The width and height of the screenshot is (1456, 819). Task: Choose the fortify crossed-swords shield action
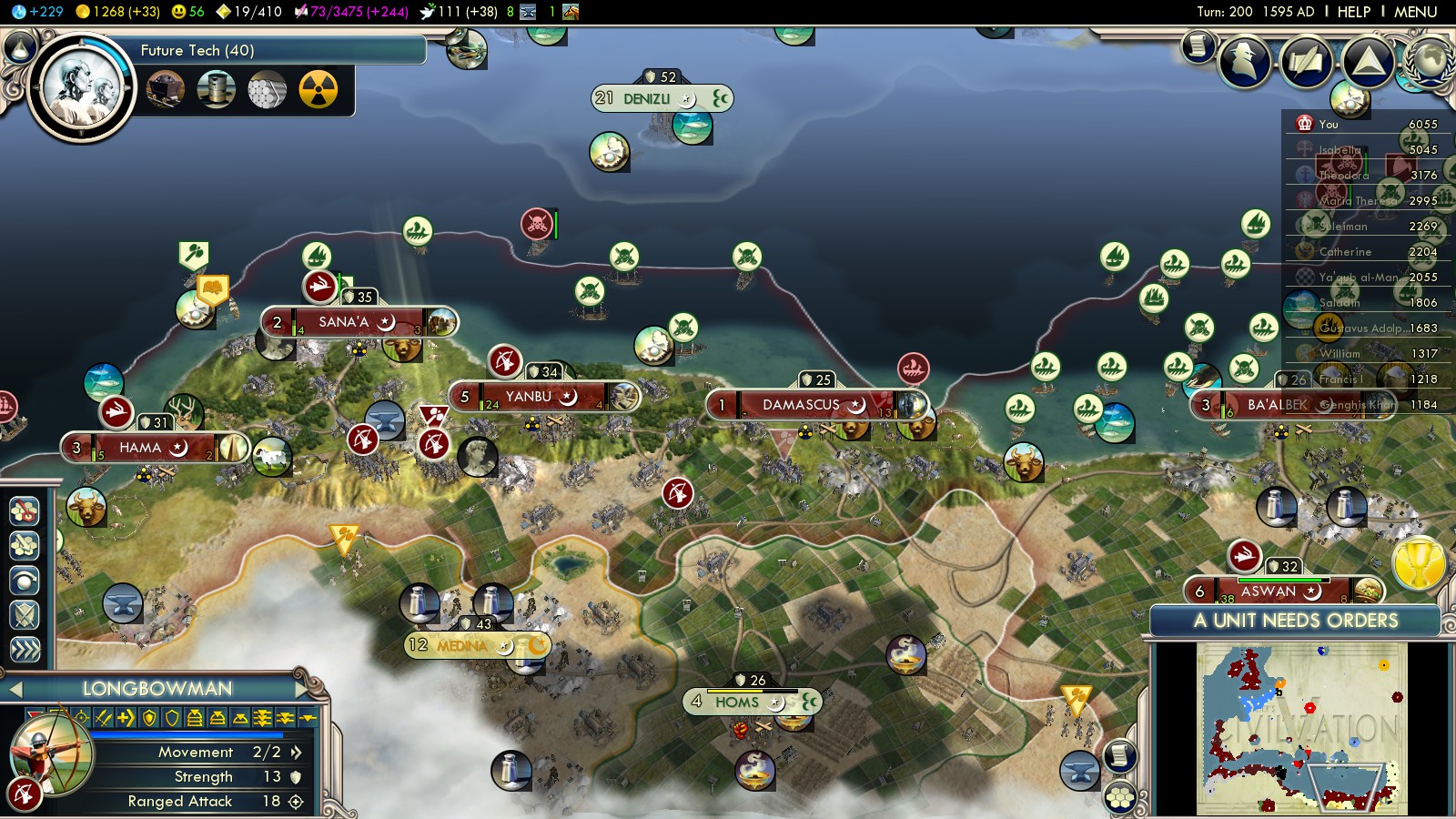pyautogui.click(x=25, y=615)
